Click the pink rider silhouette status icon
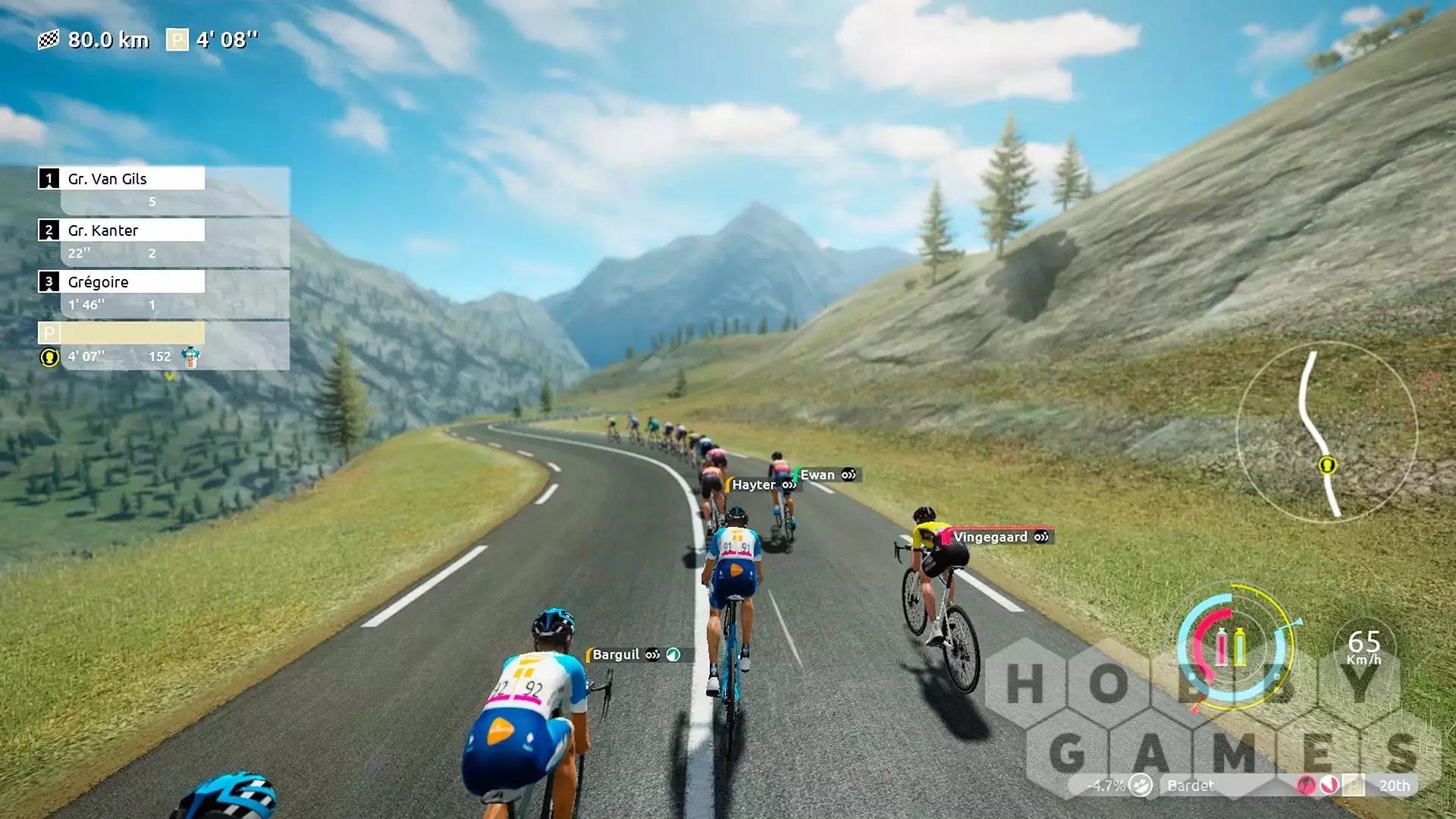This screenshot has width=1456, height=819. [x=1306, y=786]
